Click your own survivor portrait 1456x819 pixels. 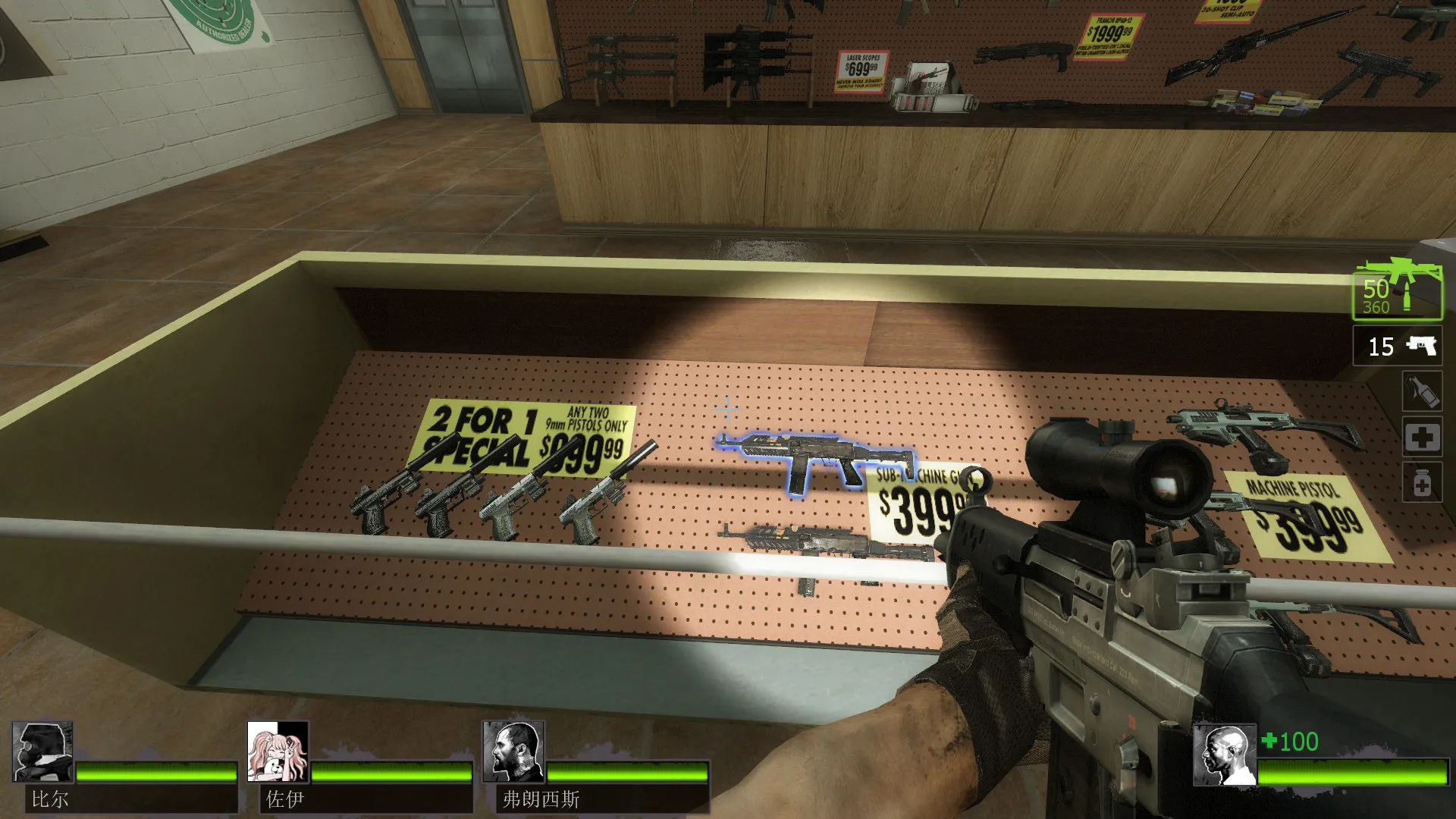1224,755
